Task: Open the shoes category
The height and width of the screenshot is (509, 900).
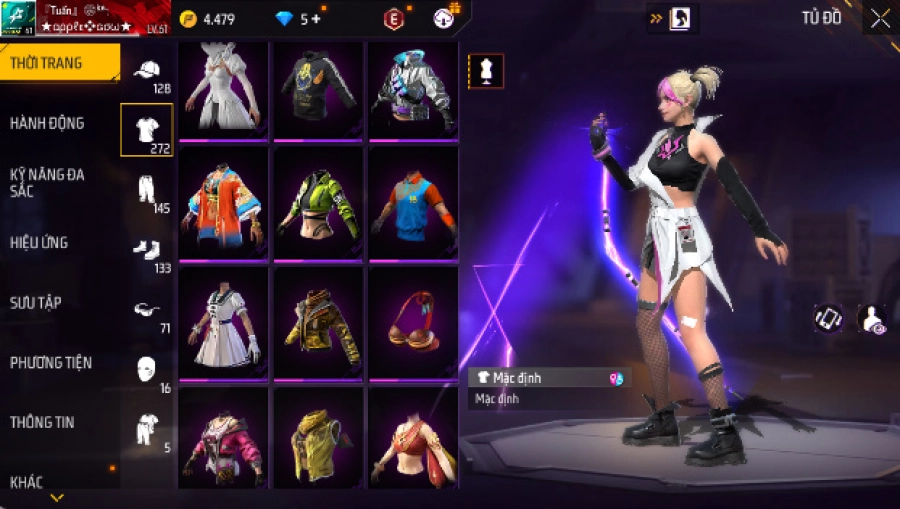Action: [147, 248]
